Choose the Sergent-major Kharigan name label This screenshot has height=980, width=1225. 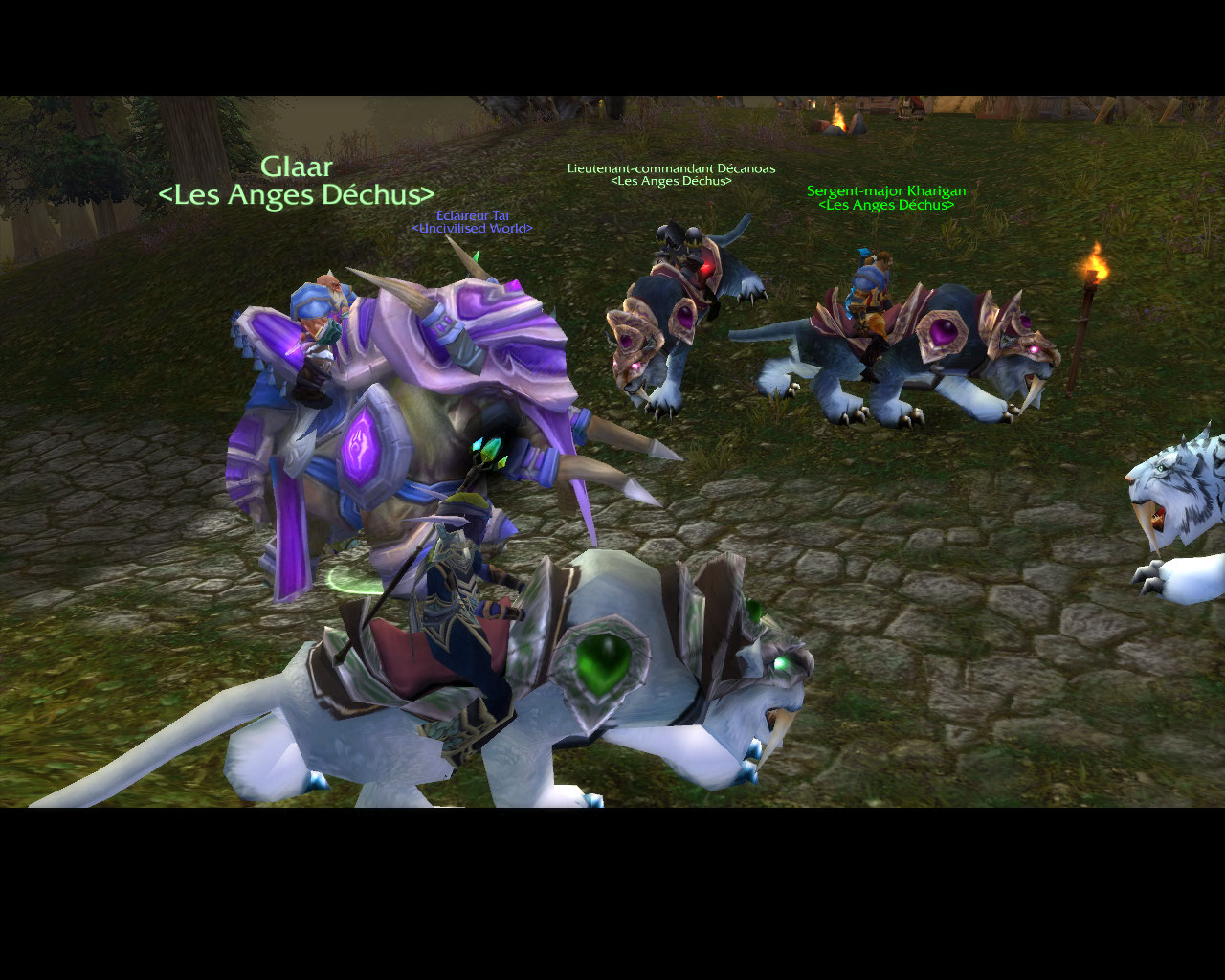(886, 191)
